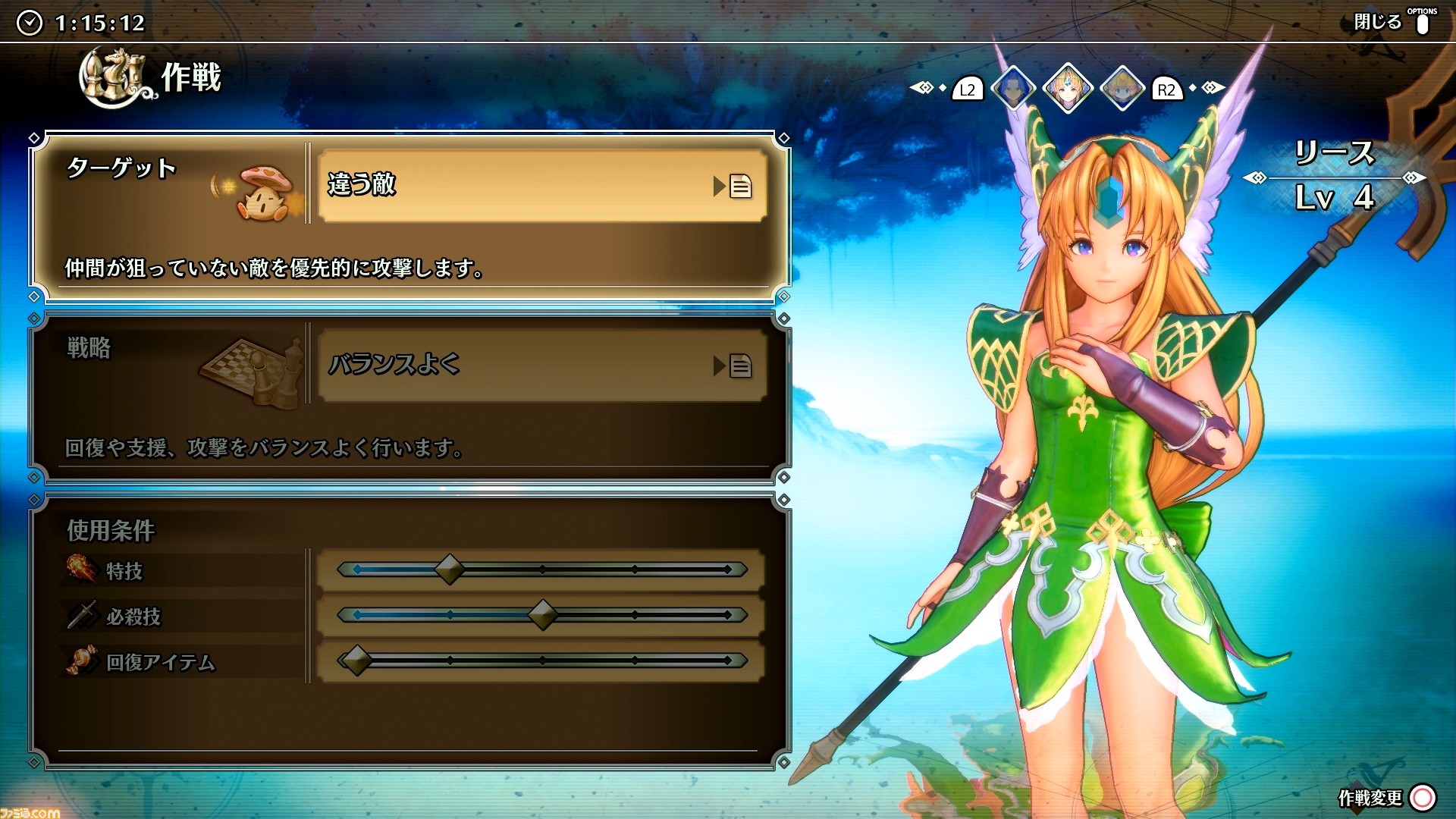Adjust the 特技 usage slider
Viewport: 1456px width, 819px height.
click(x=450, y=570)
